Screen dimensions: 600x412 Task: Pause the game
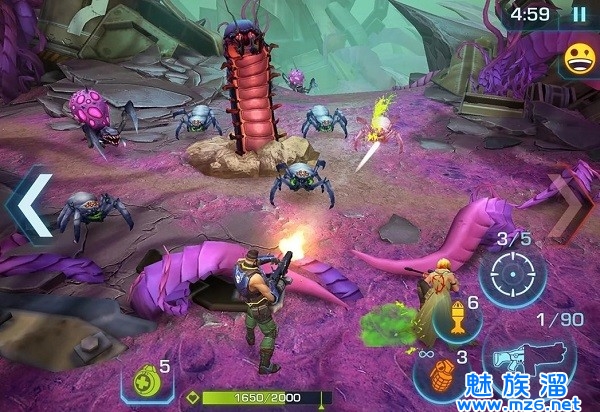(x=579, y=15)
